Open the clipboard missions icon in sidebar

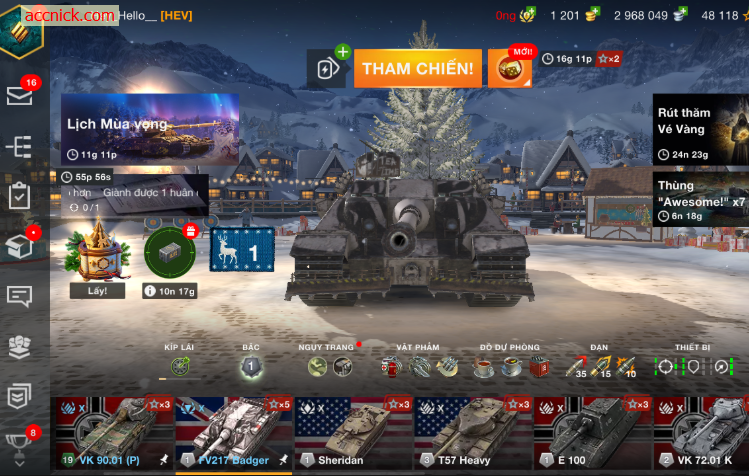[20, 196]
